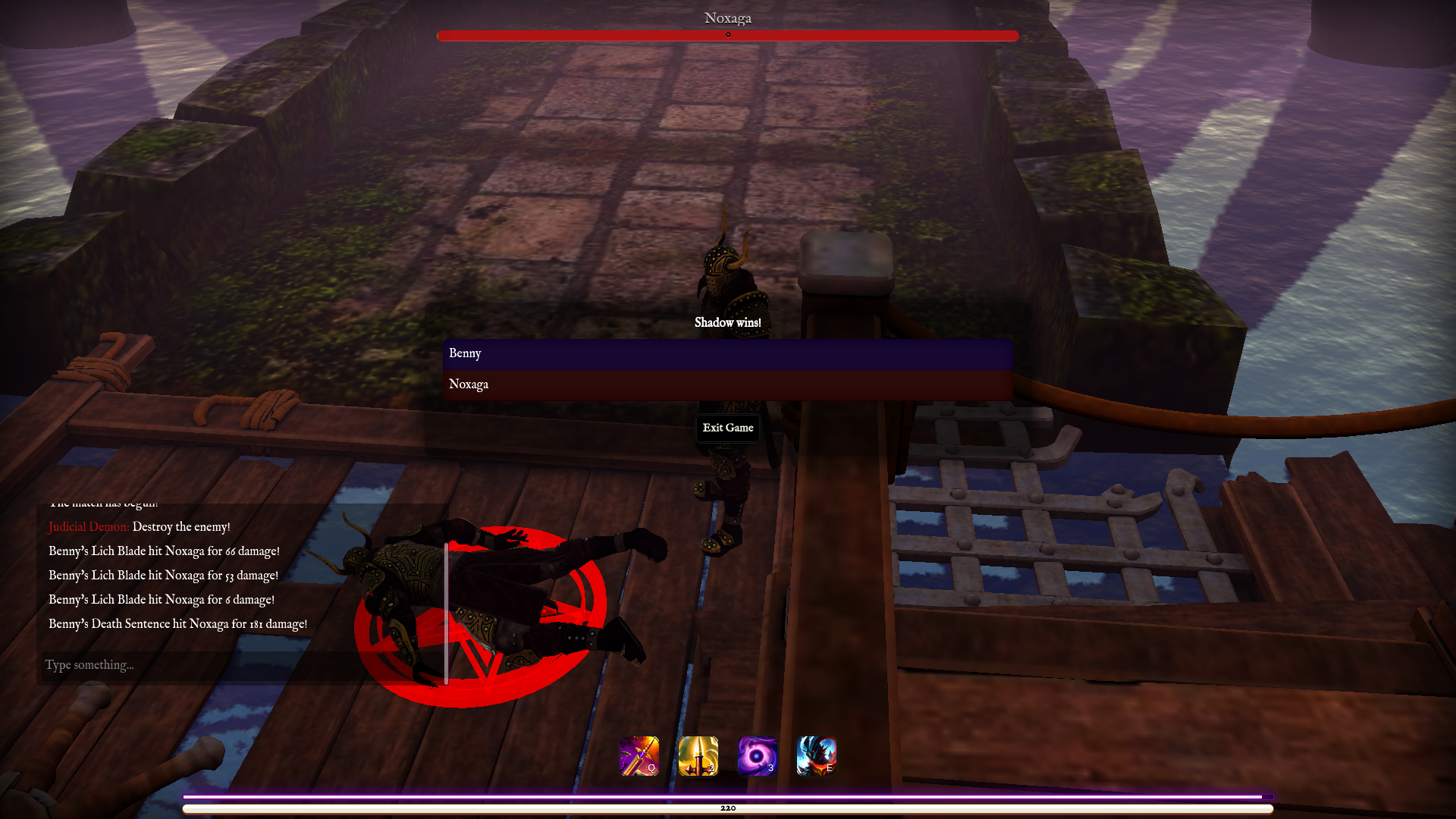Cast the purple vortex ability on key 3
The height and width of the screenshot is (819, 1456).
click(x=758, y=756)
